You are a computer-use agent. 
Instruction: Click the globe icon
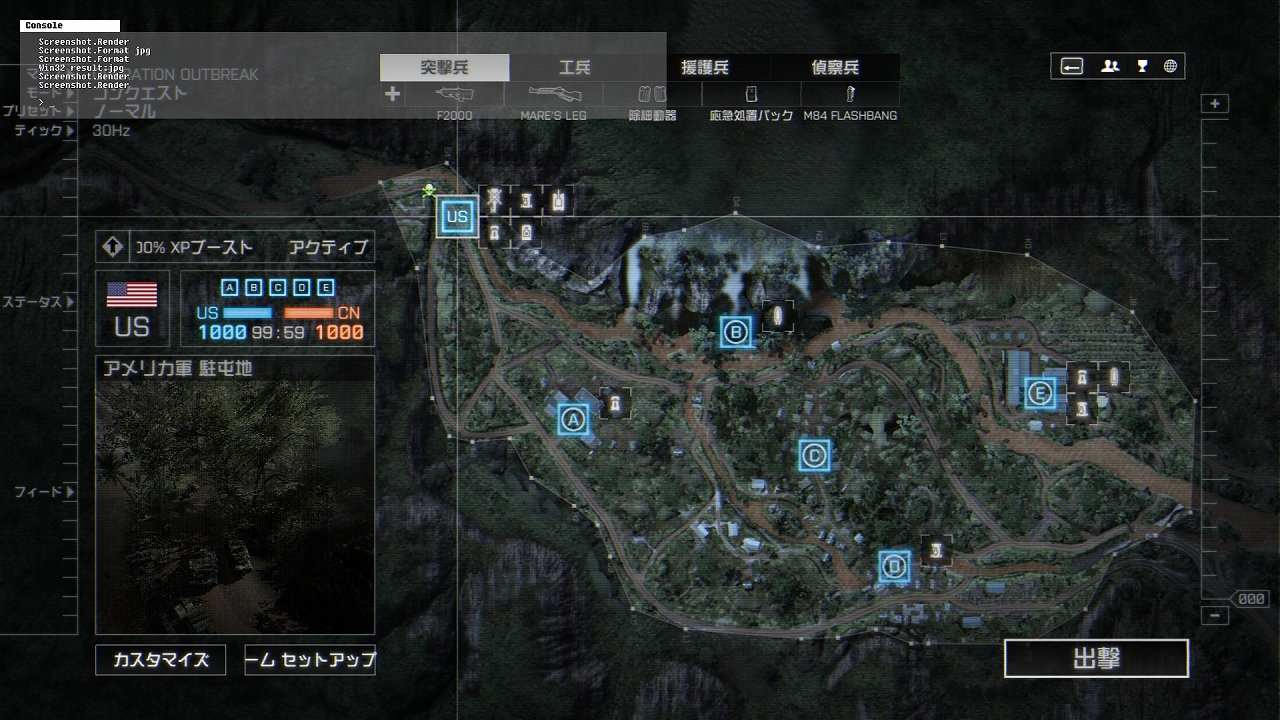coord(1170,67)
